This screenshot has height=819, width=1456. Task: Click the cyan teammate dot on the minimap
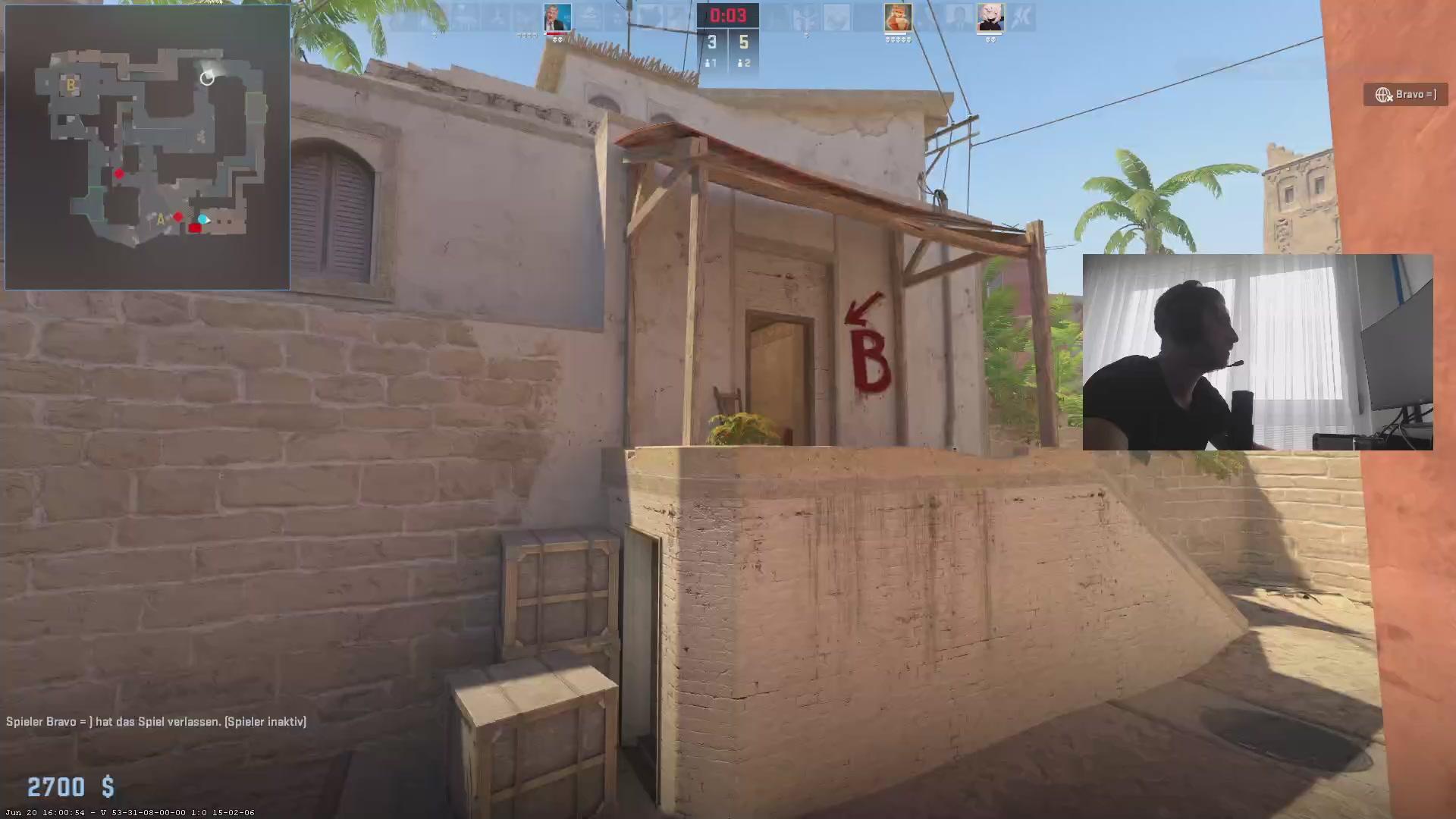click(x=203, y=219)
